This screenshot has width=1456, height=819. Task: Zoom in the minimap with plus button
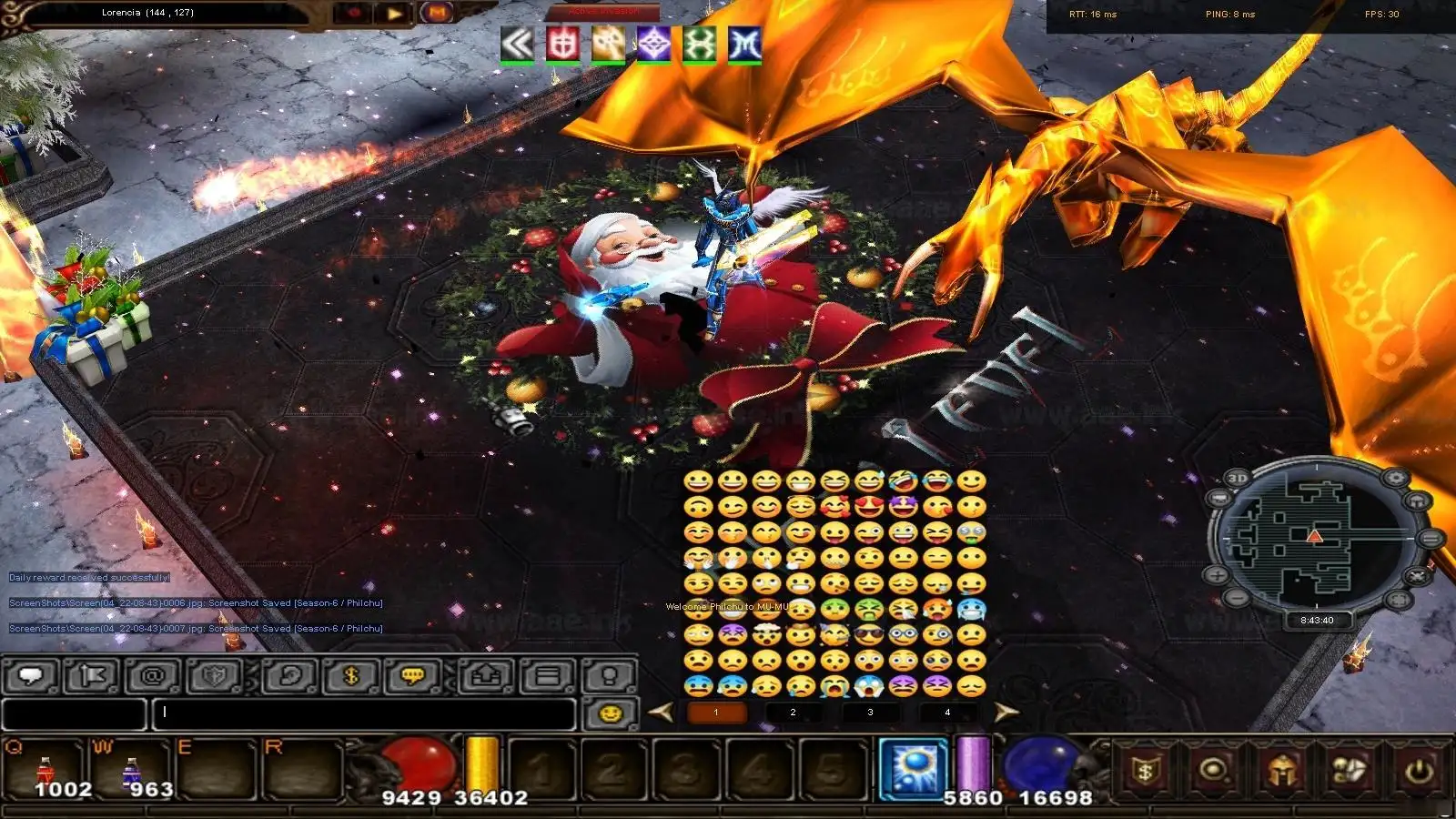(x=1218, y=575)
